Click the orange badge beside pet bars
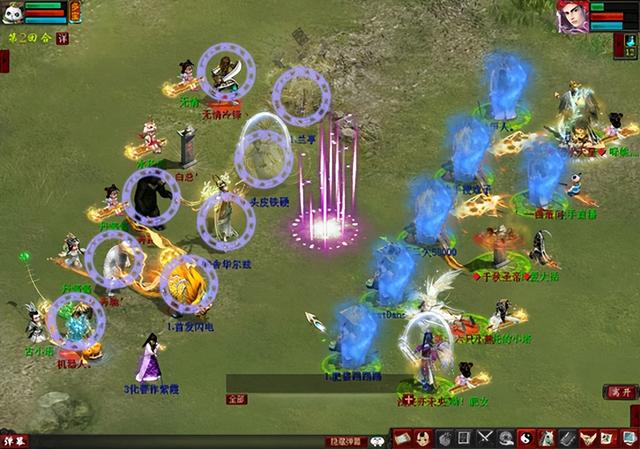Image resolution: width=640 pixels, height=449 pixels. [x=75, y=11]
